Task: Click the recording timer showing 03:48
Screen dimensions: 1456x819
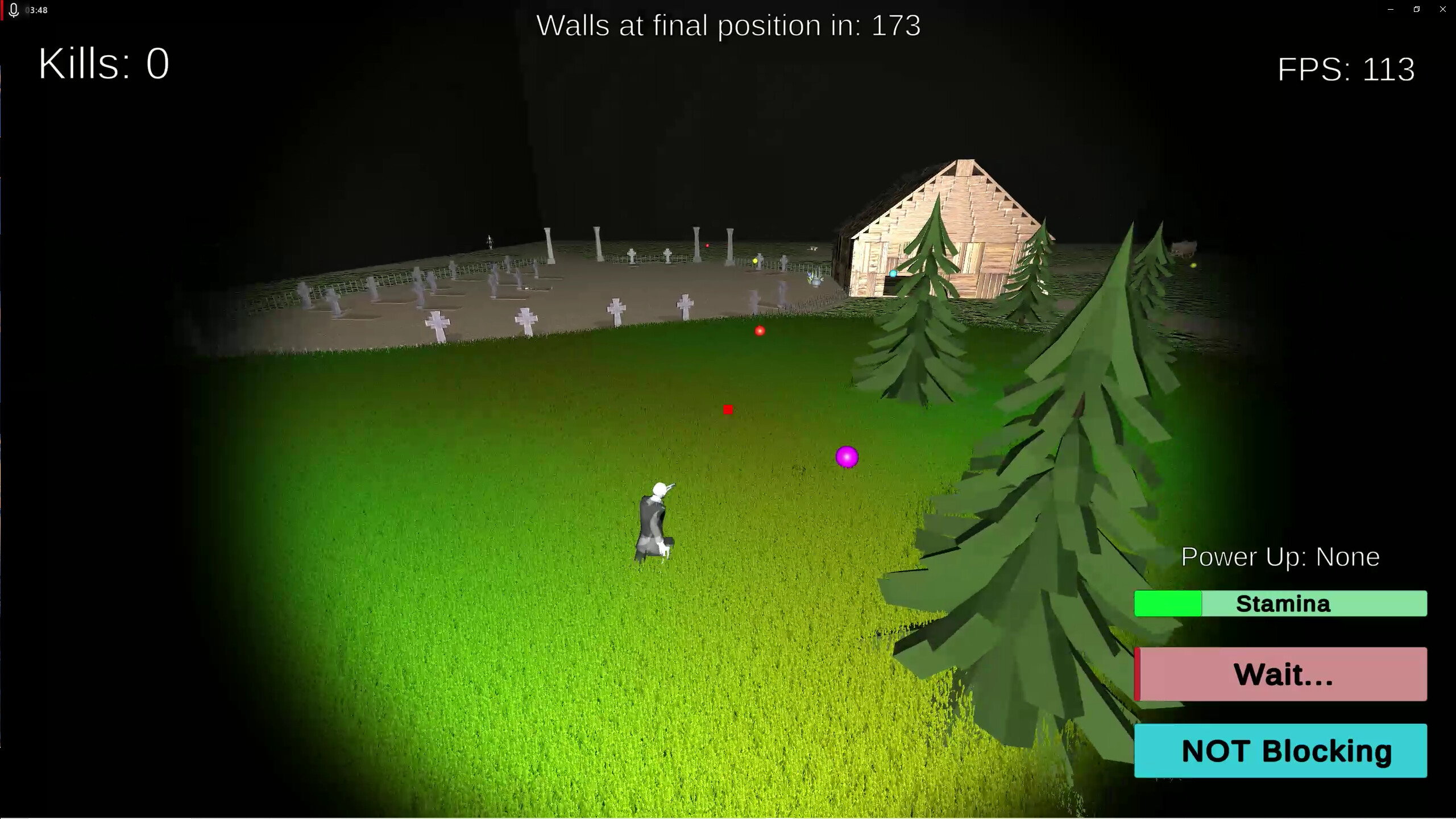Action: (x=38, y=10)
